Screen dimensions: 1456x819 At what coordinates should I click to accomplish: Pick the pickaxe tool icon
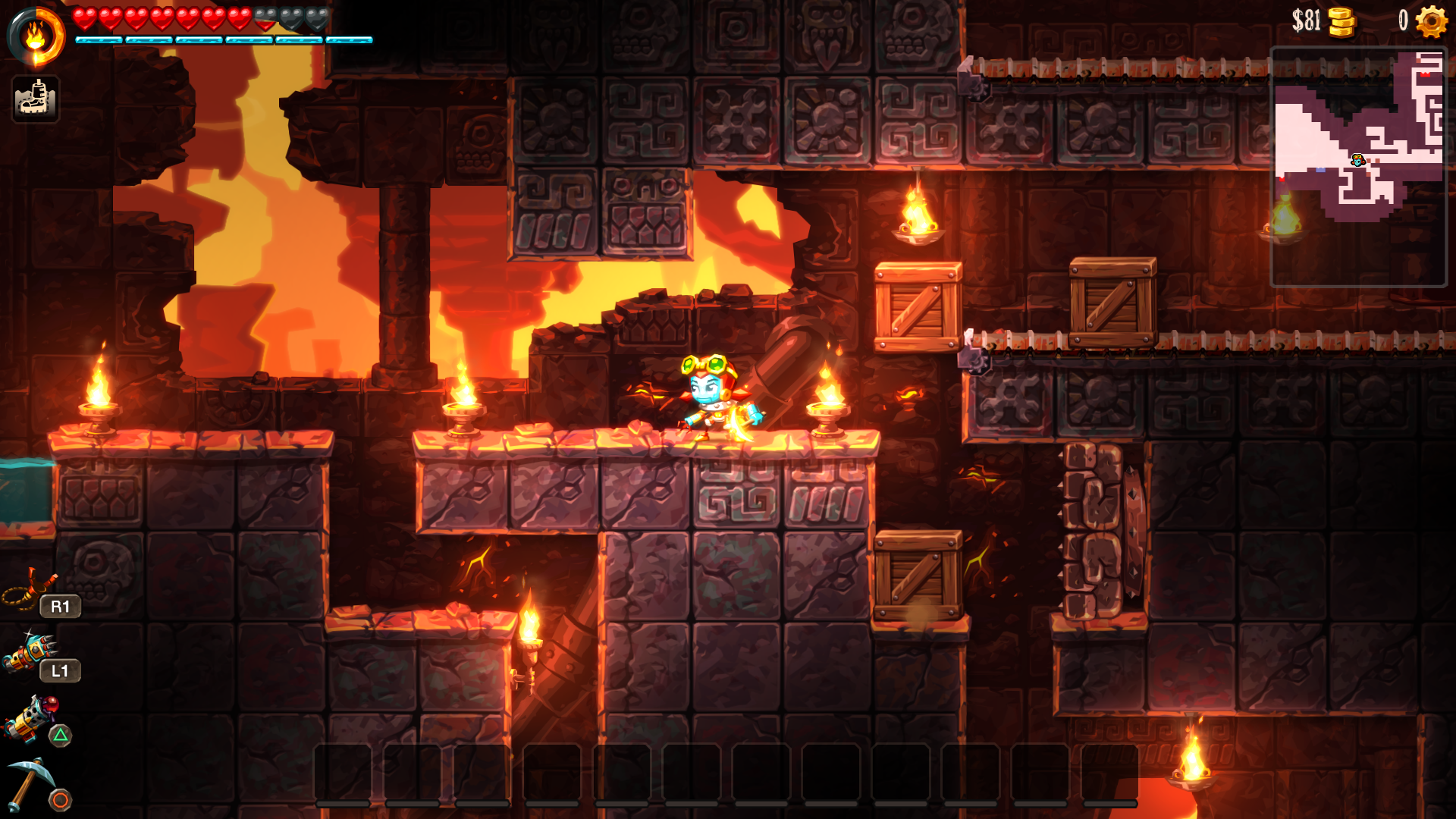tap(30, 783)
